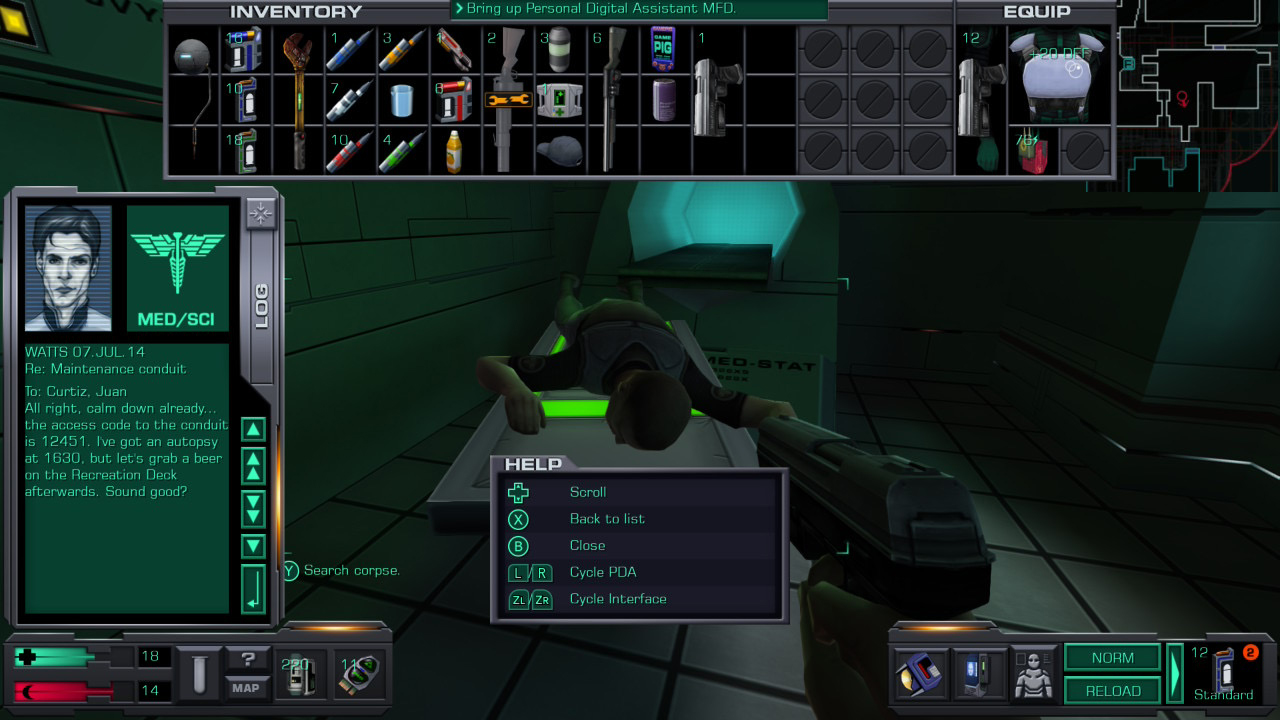Click the RELOAD weapon button

tap(1112, 690)
